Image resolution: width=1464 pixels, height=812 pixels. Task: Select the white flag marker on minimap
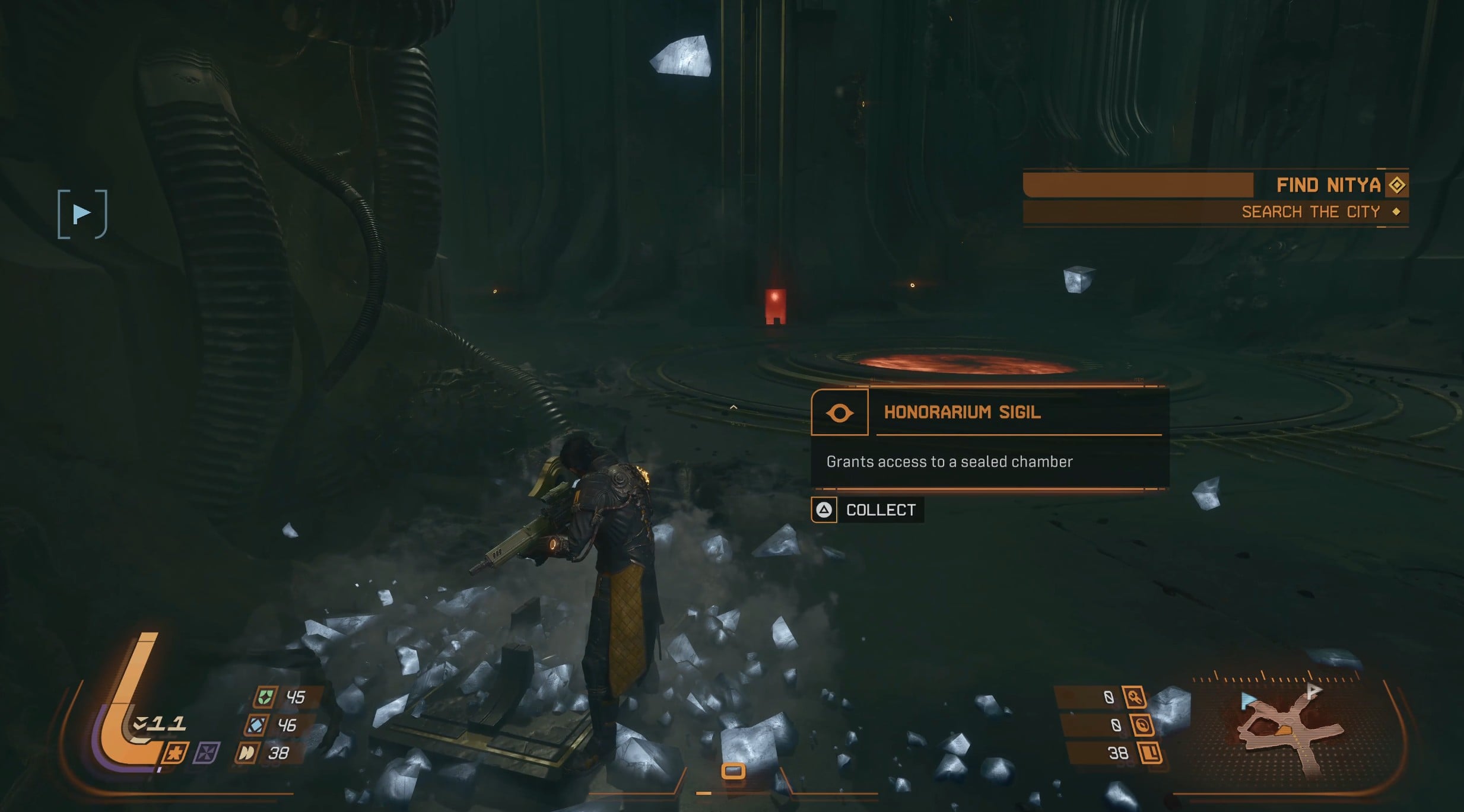coord(1314,690)
